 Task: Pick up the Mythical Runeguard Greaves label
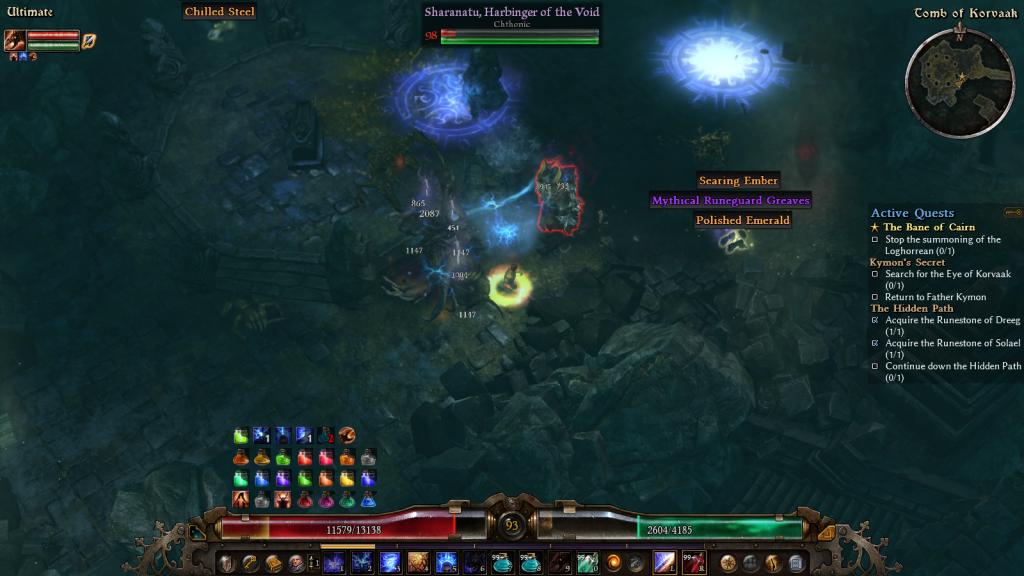tap(730, 200)
